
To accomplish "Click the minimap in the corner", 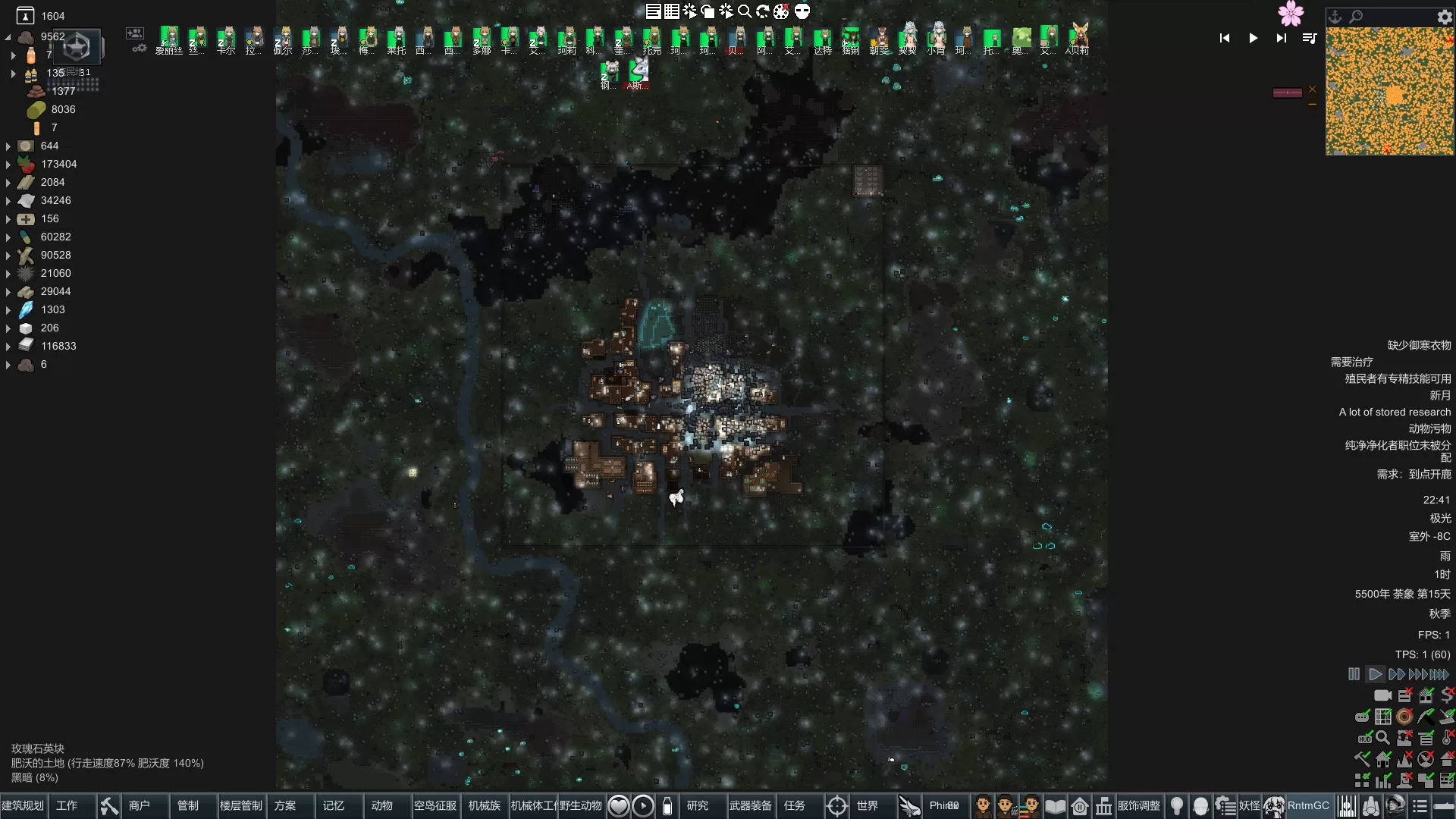I will coord(1389,91).
